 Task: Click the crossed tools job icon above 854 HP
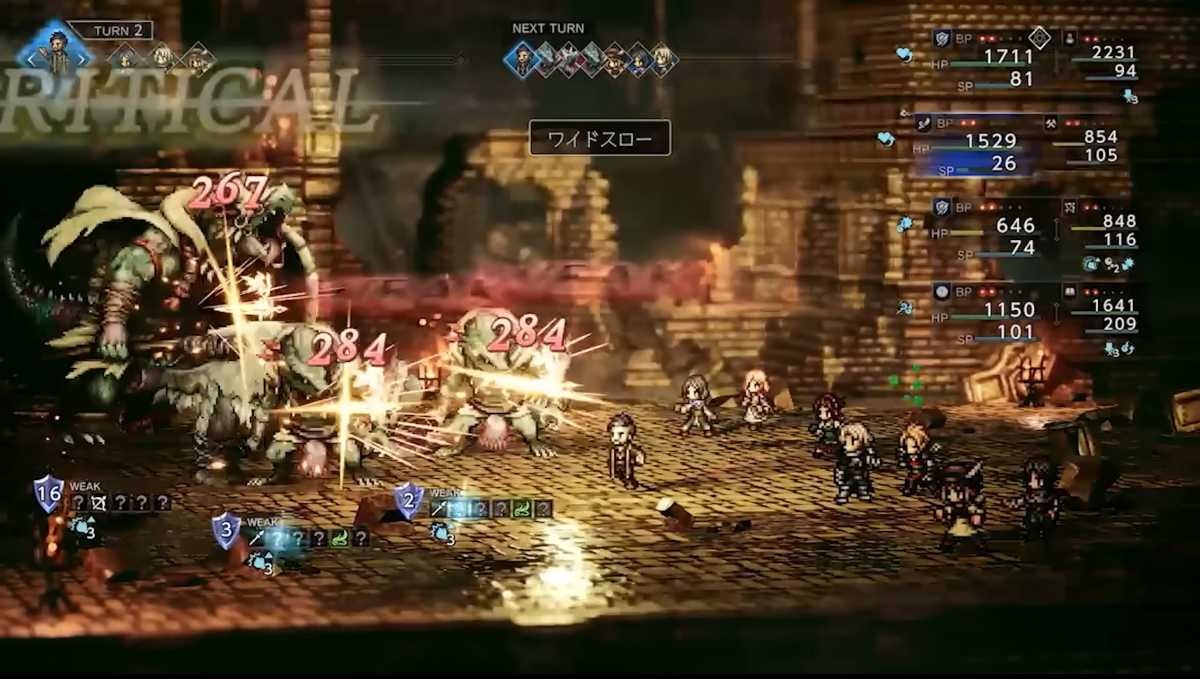click(x=1051, y=122)
